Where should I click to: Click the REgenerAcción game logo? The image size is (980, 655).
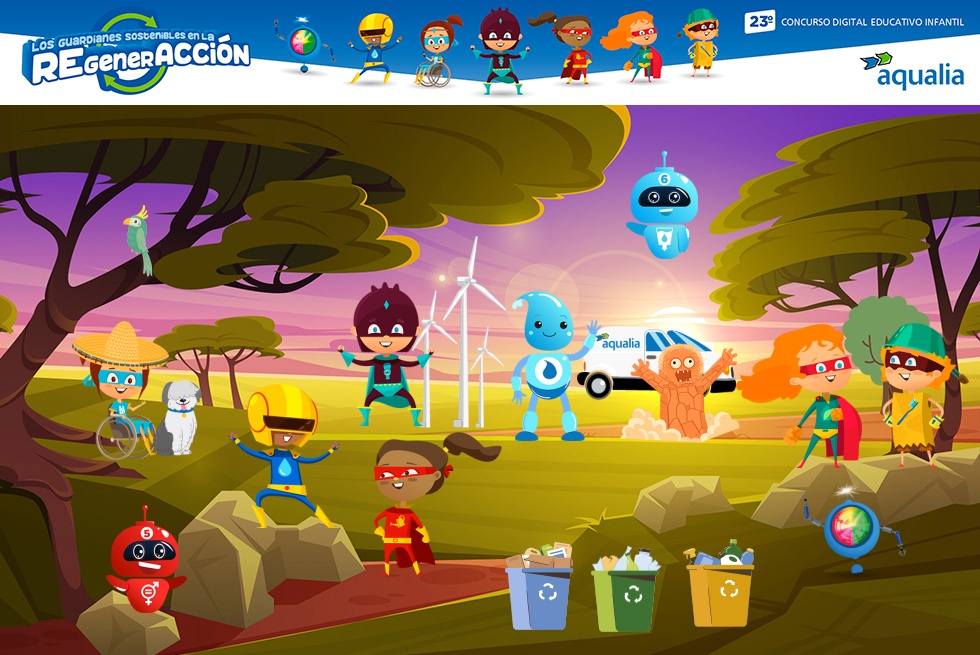137,54
